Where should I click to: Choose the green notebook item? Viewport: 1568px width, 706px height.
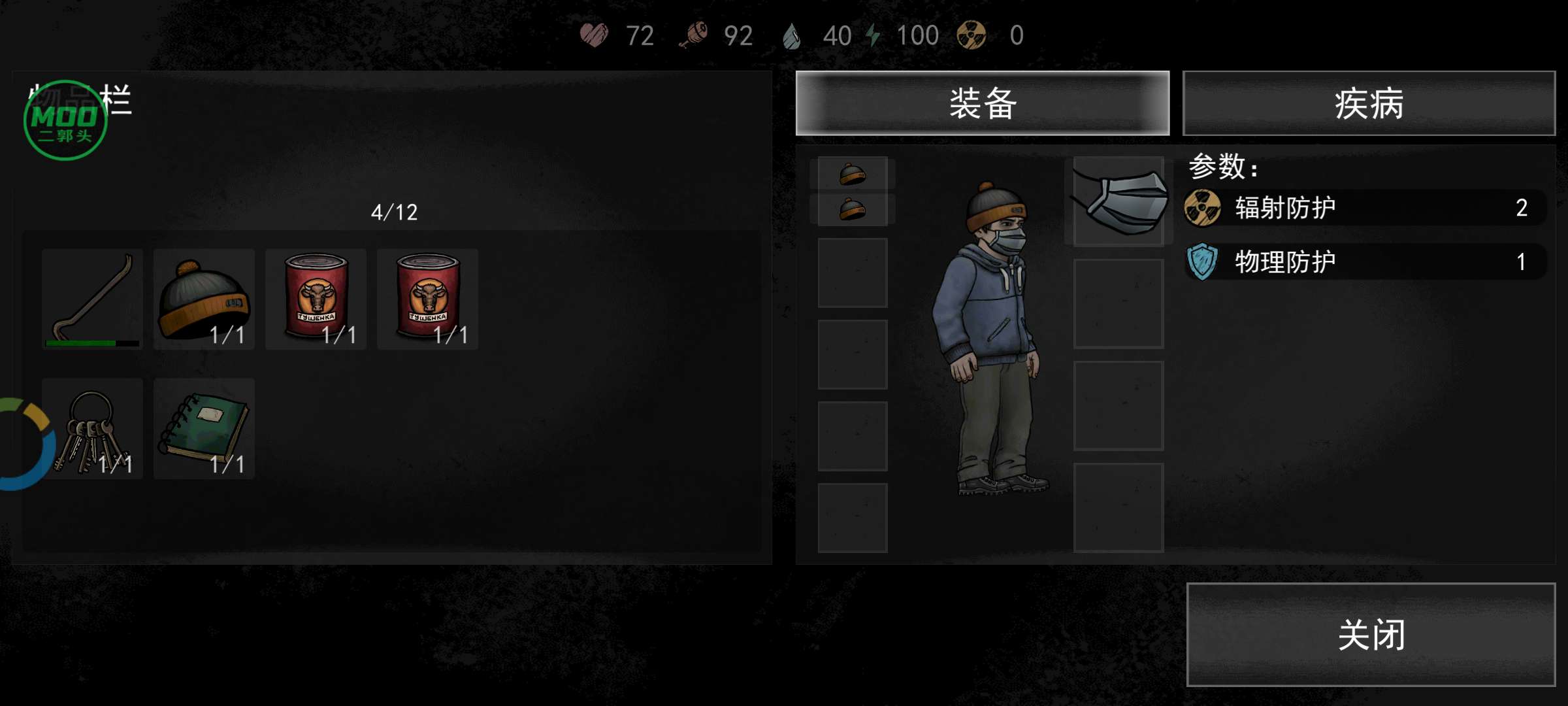tap(204, 428)
